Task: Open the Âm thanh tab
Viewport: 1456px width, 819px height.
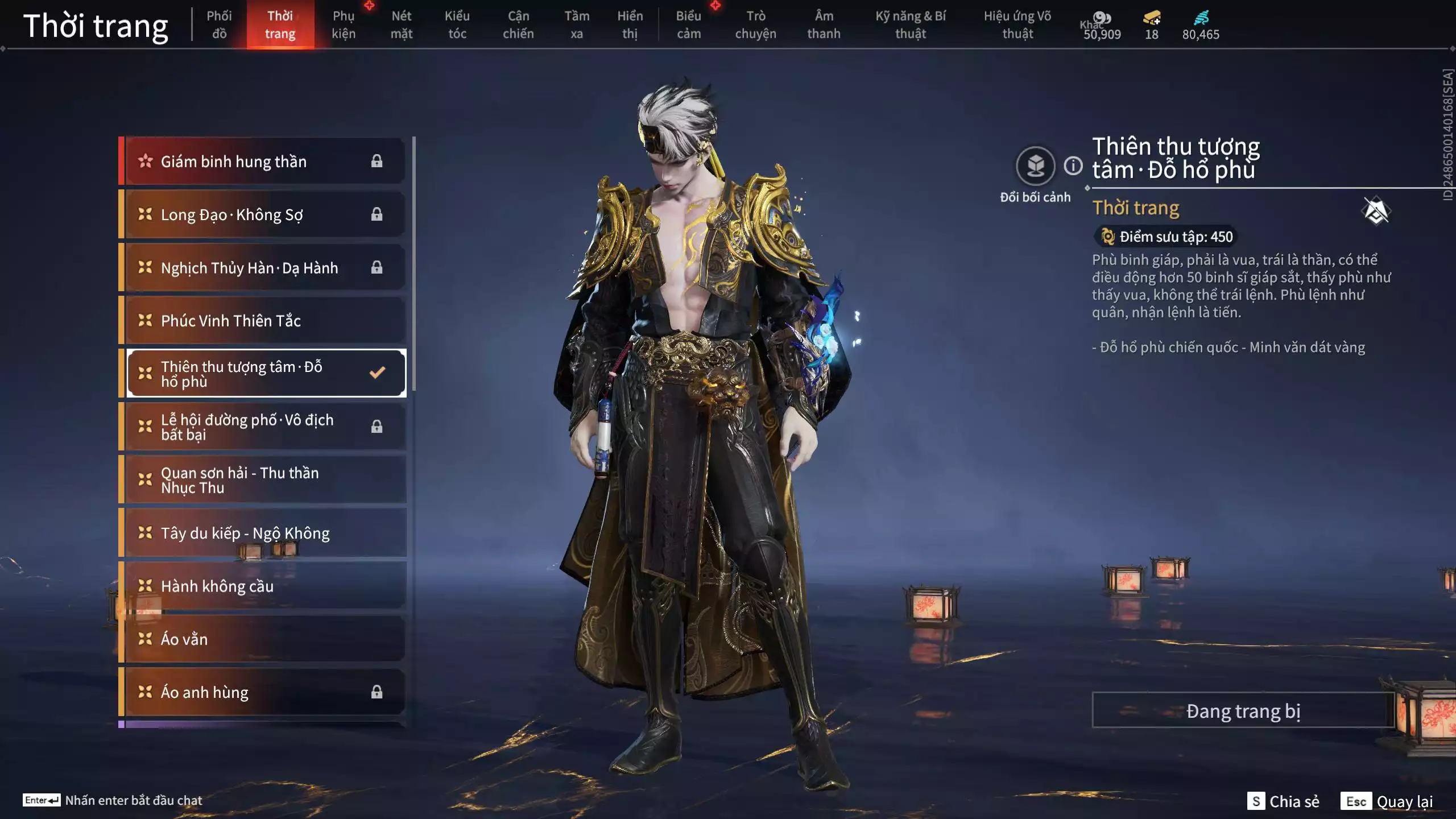Action: click(824, 25)
